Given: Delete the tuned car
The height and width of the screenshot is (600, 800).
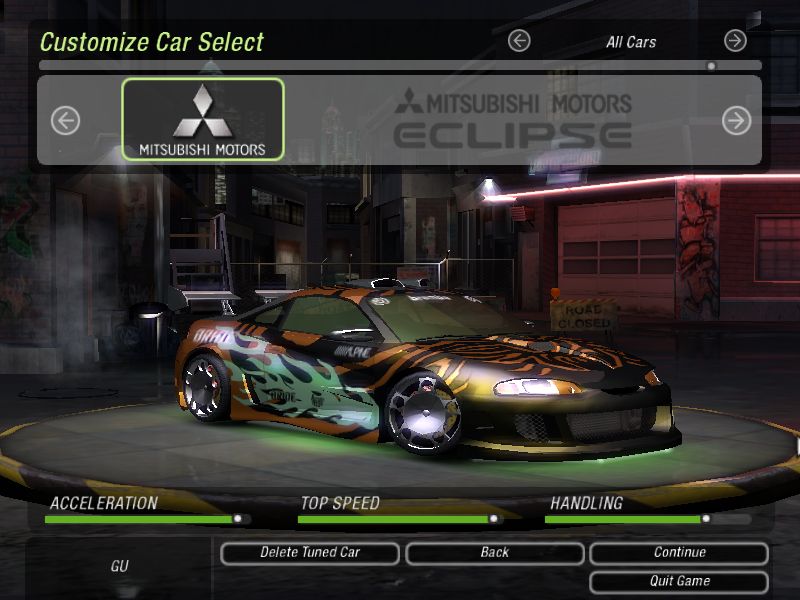Looking at the screenshot, I should pyautogui.click(x=310, y=552).
